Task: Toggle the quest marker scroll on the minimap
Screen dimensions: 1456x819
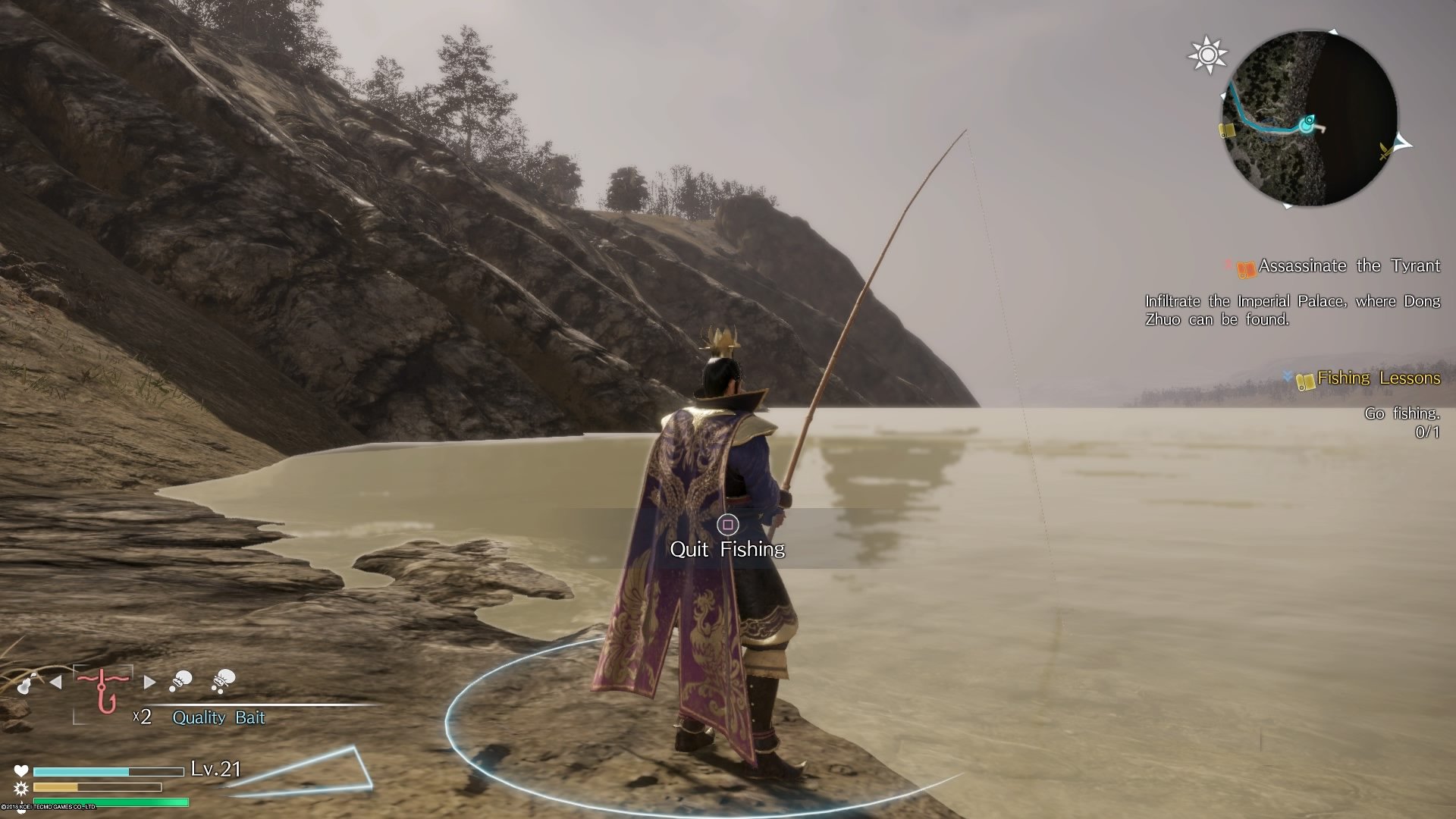Action: click(x=1227, y=130)
